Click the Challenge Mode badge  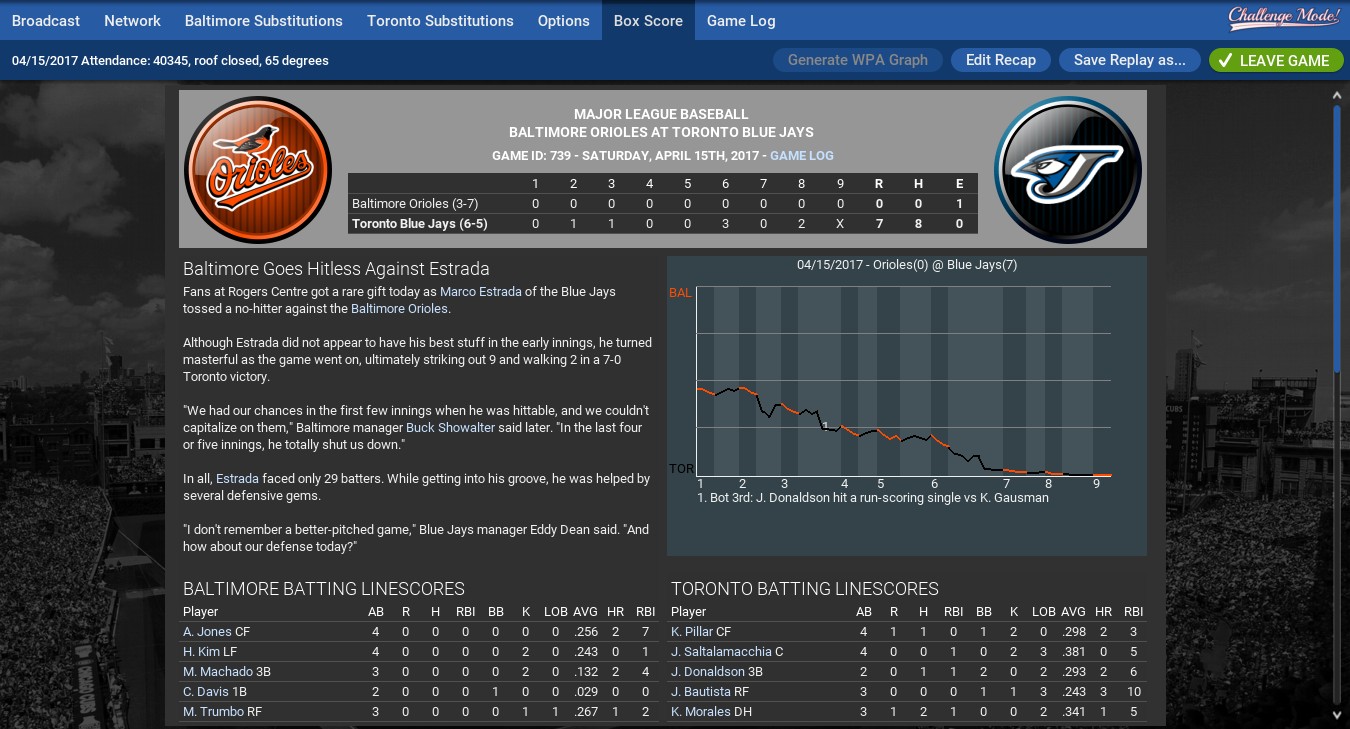pos(1283,17)
